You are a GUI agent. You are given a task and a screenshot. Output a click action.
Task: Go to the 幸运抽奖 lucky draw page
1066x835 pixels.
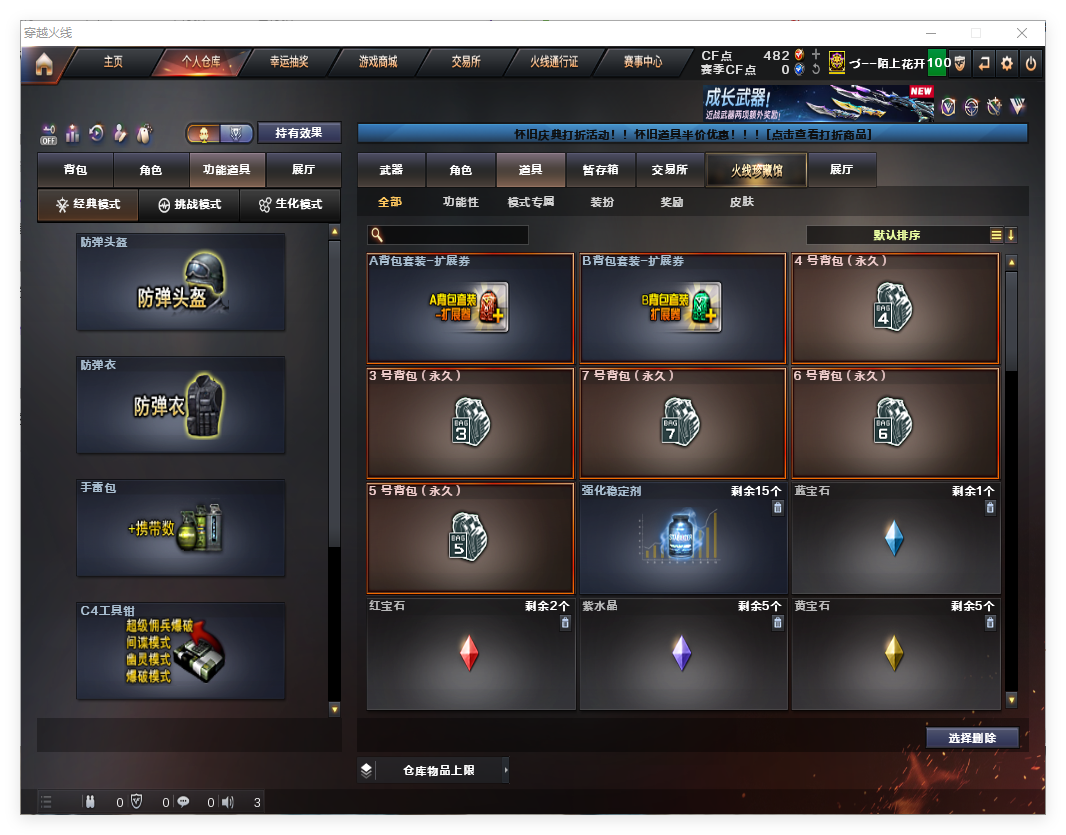289,62
